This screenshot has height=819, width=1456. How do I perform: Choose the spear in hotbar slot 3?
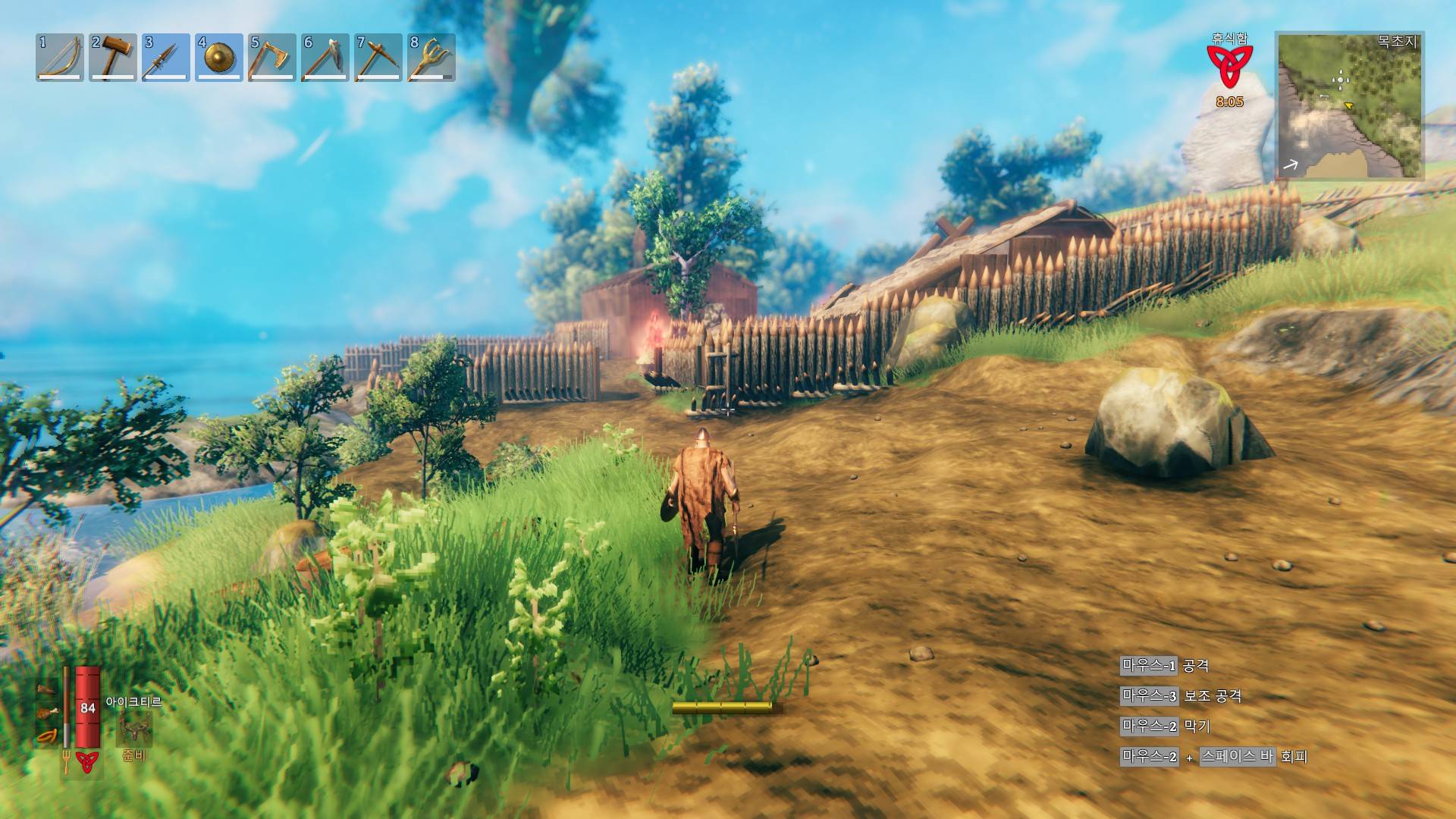[x=166, y=57]
